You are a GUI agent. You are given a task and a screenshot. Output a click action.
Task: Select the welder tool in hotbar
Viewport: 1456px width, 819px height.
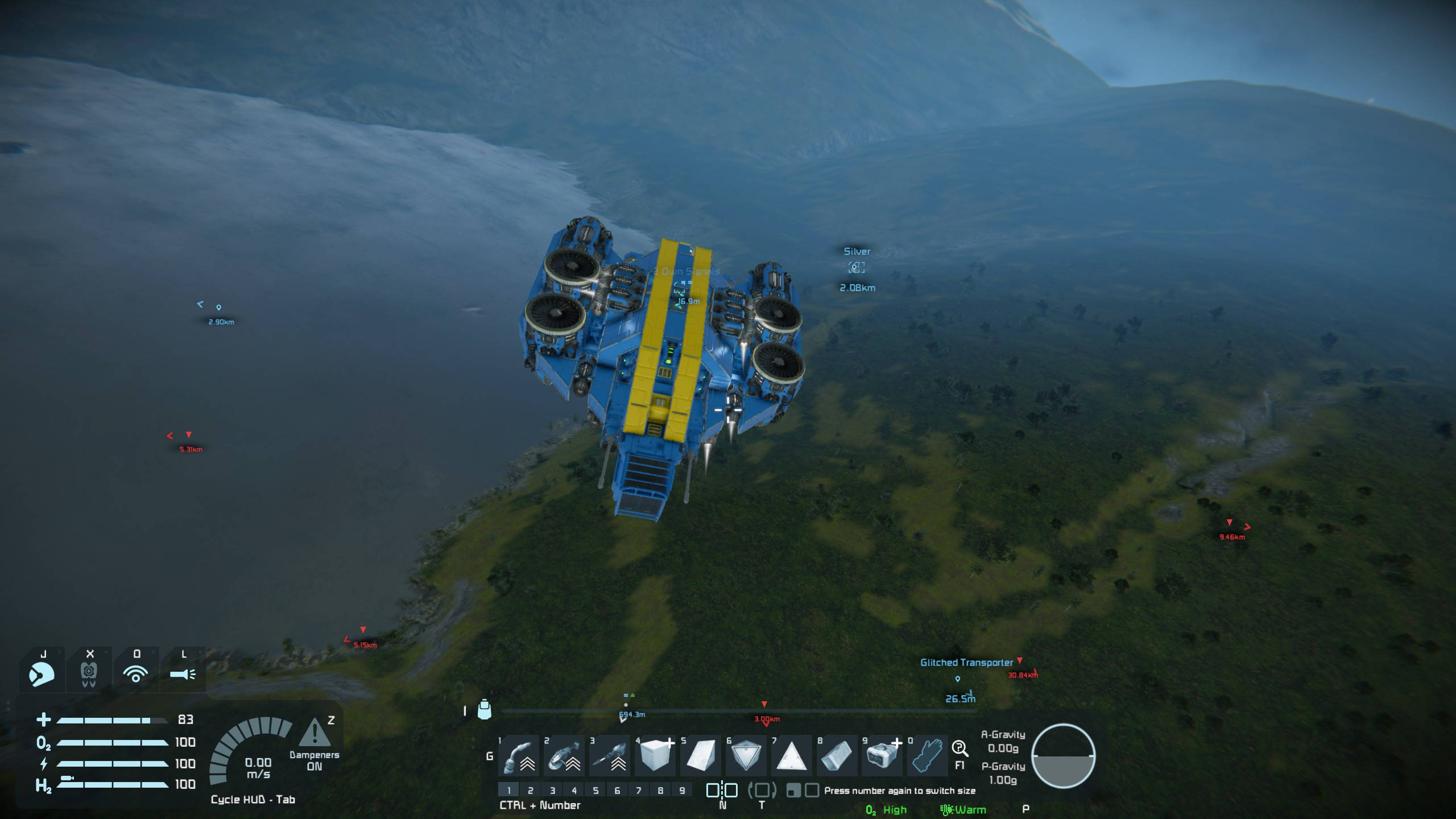[x=518, y=756]
